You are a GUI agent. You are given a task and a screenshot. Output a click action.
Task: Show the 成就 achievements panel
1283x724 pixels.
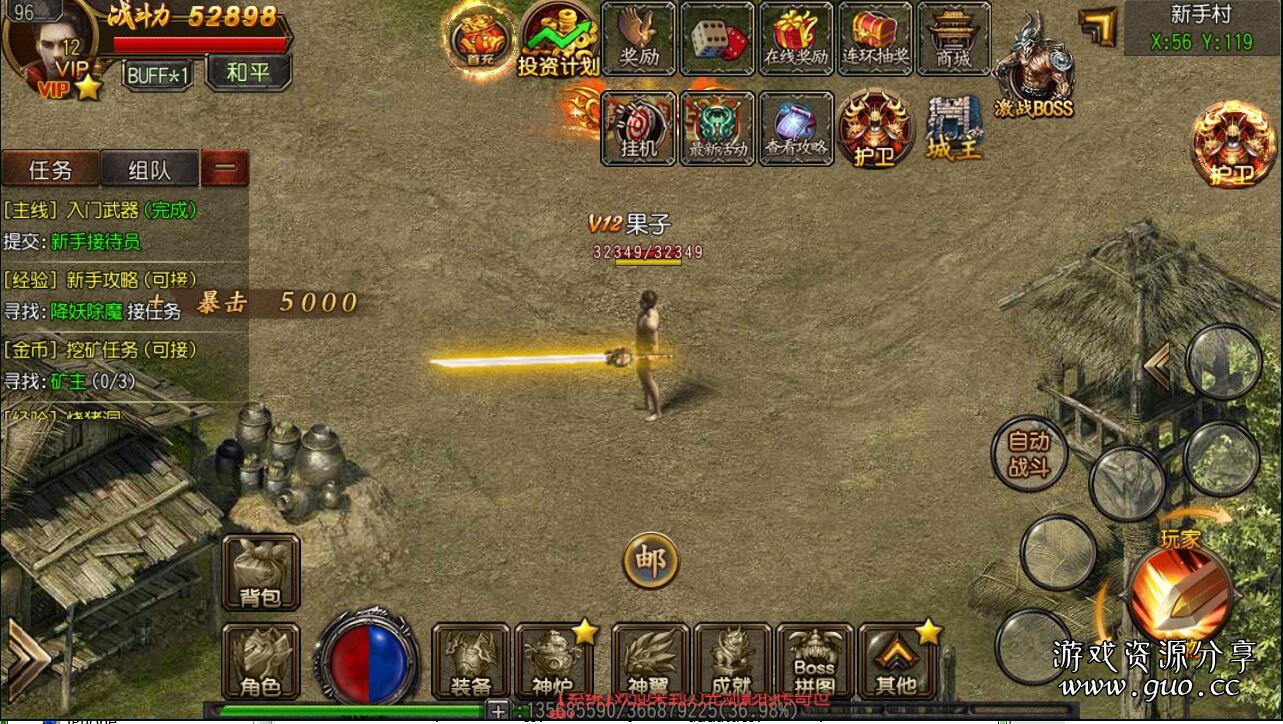click(x=732, y=661)
